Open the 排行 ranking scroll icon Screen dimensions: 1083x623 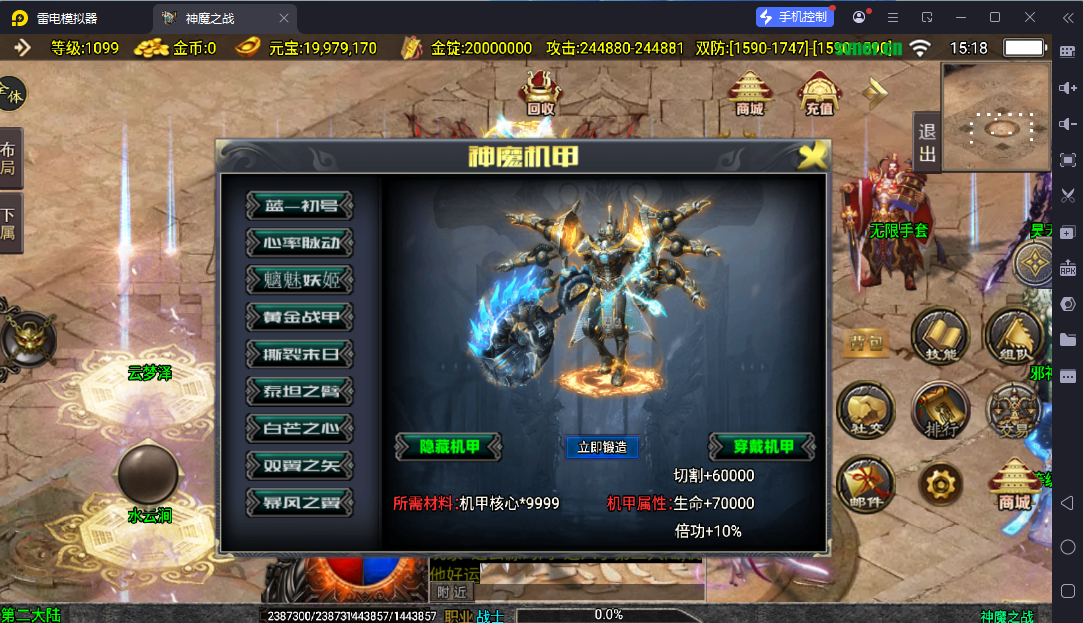point(940,411)
